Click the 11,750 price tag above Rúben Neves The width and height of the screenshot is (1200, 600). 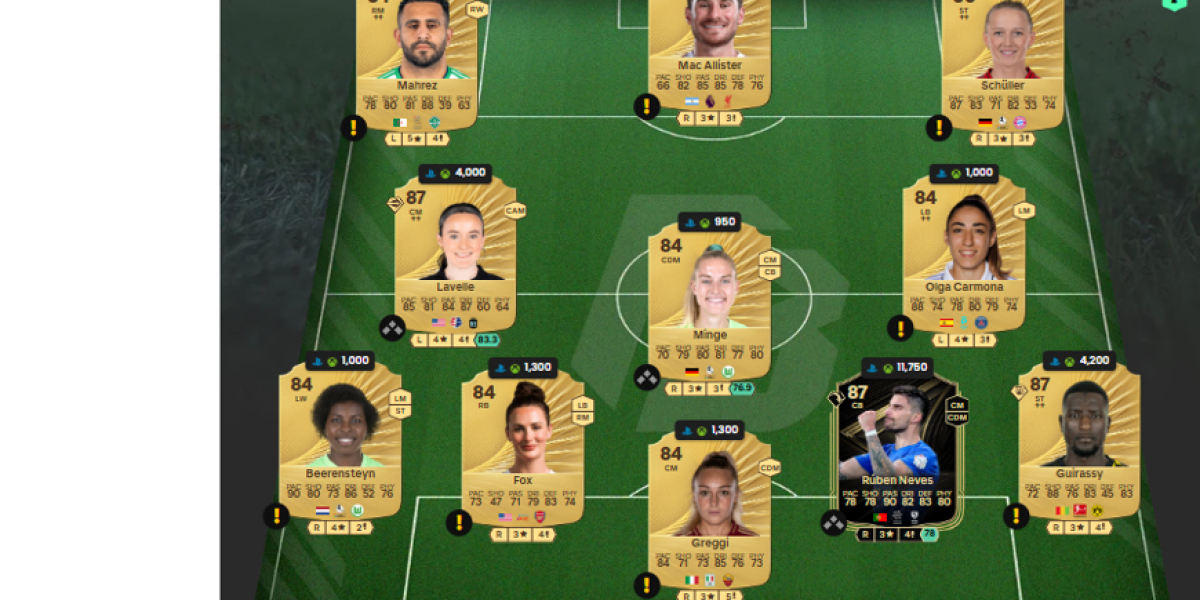pos(898,367)
